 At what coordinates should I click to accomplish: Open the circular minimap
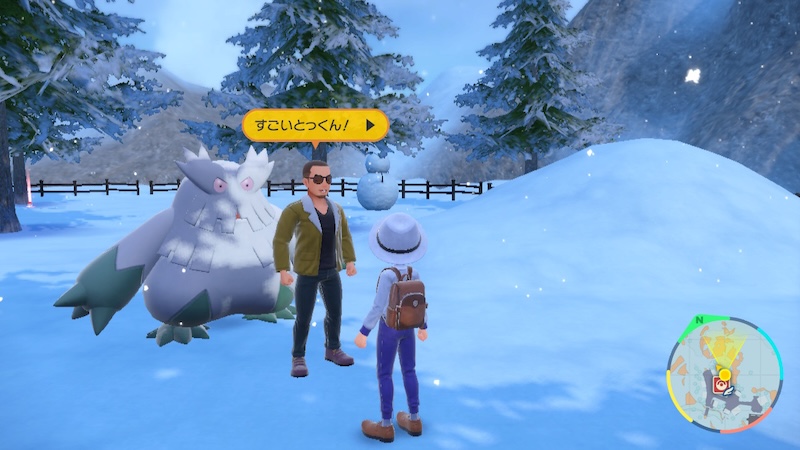[727, 373]
